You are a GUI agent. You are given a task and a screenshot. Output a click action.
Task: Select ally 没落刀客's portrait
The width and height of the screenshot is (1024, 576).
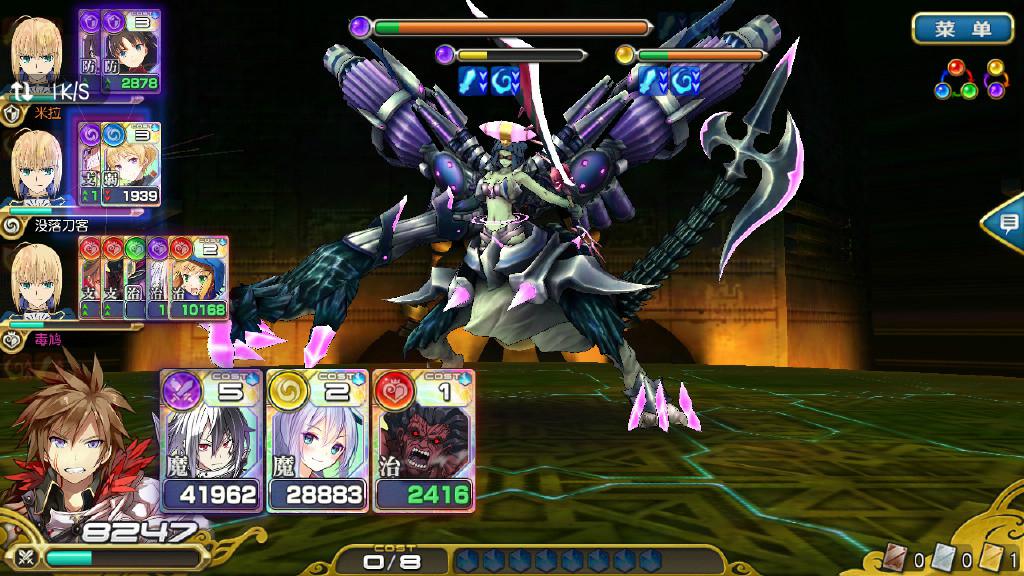36,167
